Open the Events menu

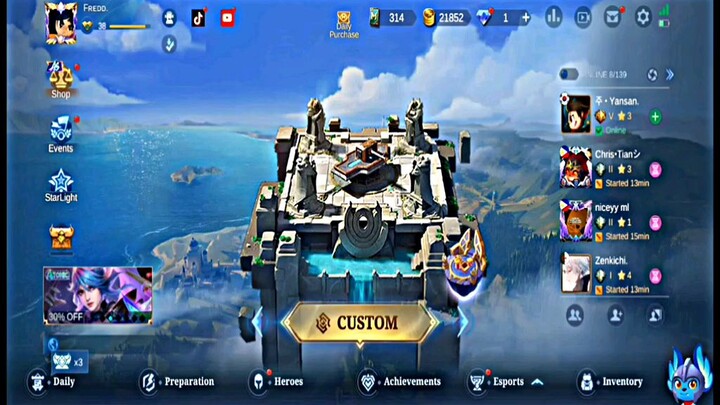click(61, 132)
